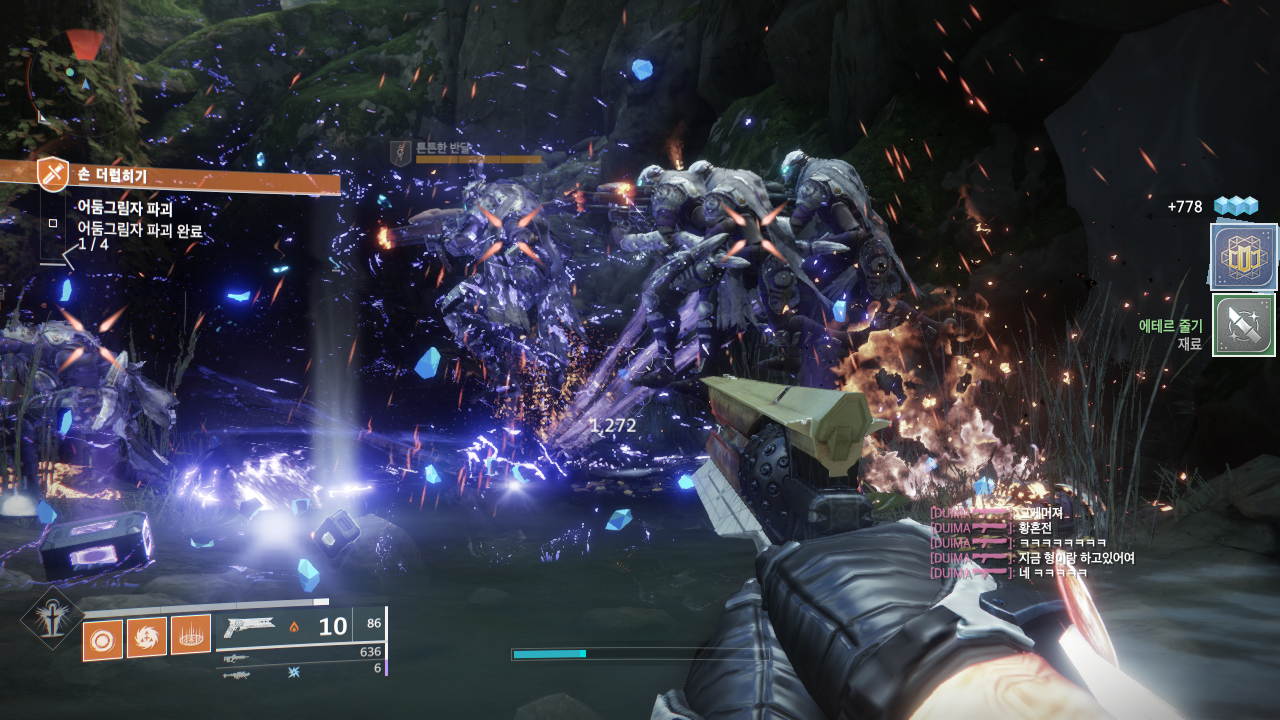Trigger the class ability rift icon
This screenshot has width=1280, height=720.
[190, 634]
